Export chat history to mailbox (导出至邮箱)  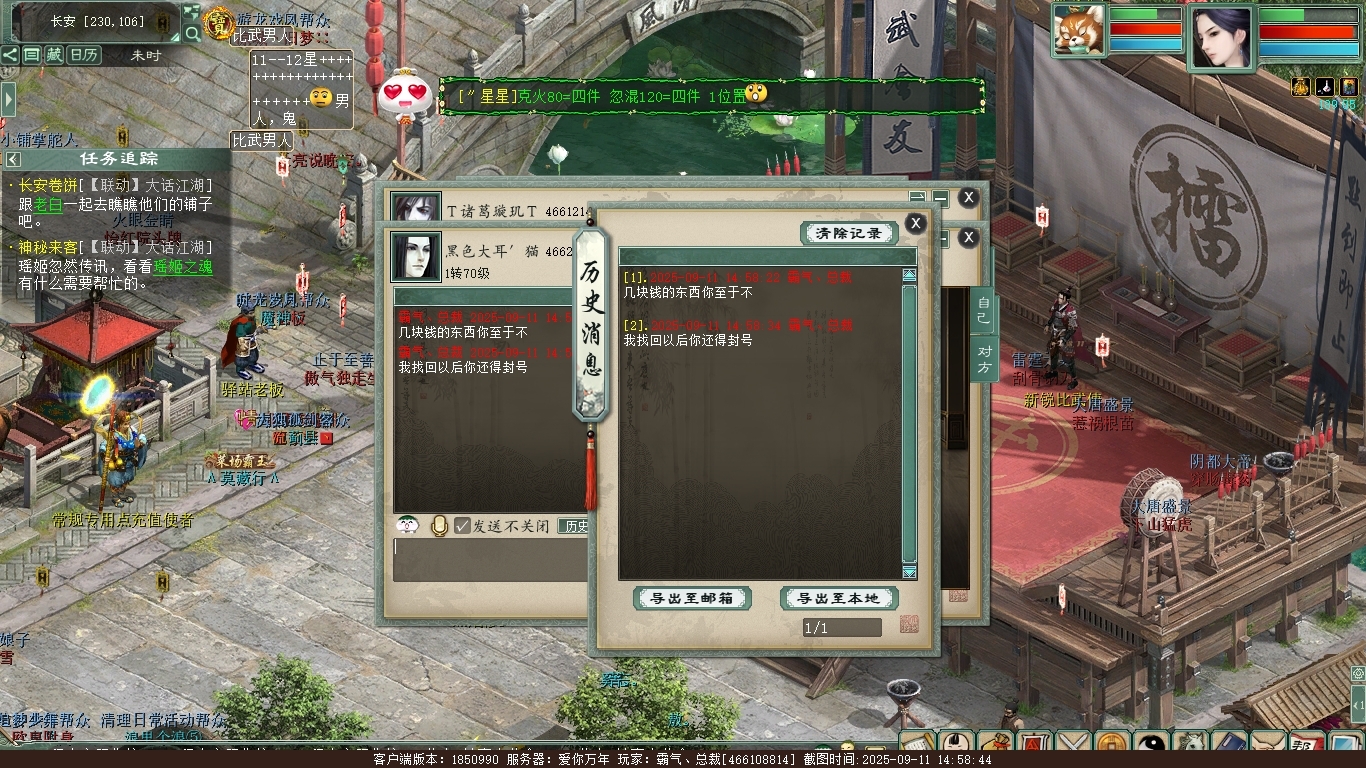point(693,598)
